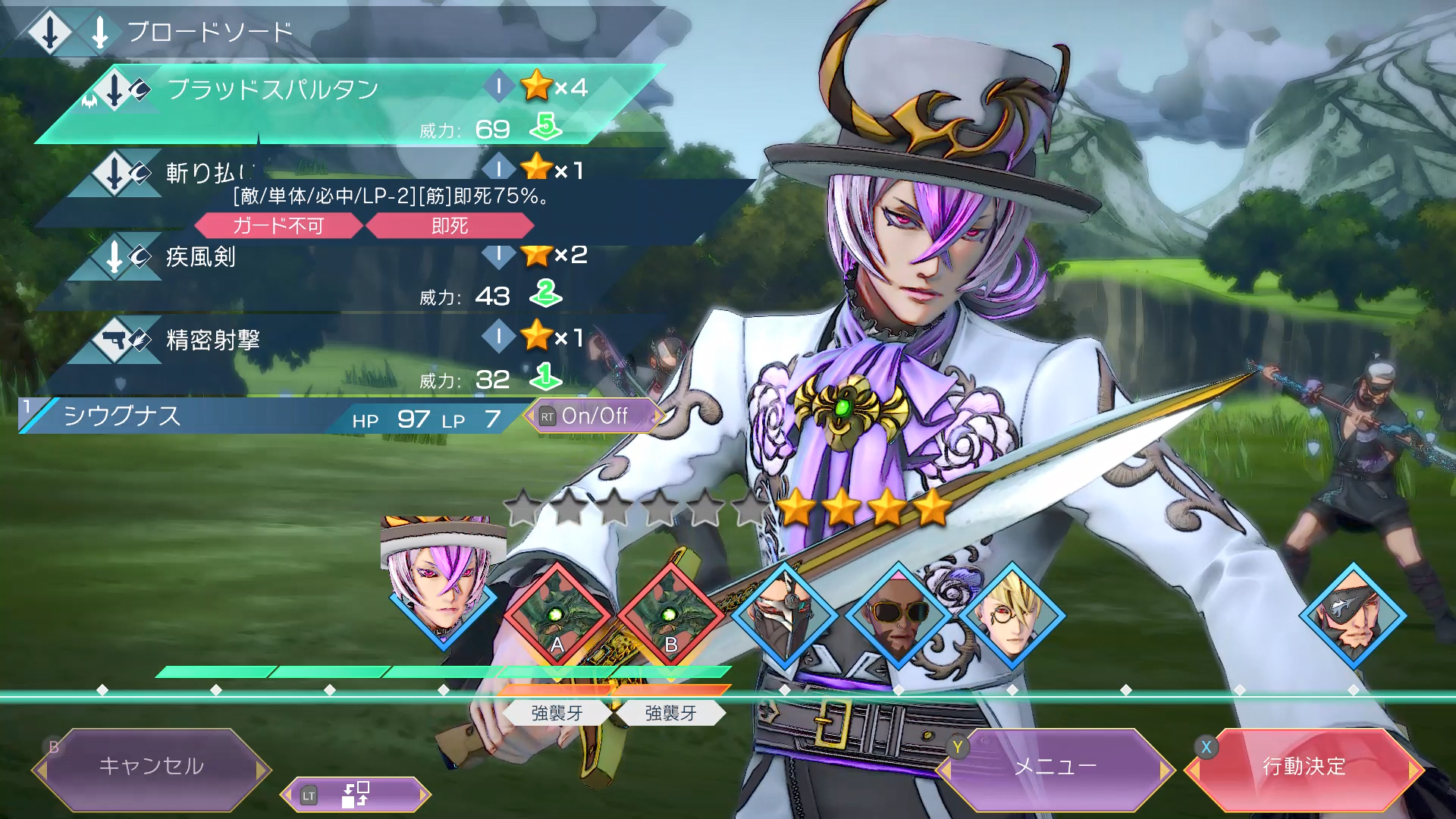Screen dimensions: 1456x819
Task: Choose the goggled ally portrait
Action: tap(785, 615)
